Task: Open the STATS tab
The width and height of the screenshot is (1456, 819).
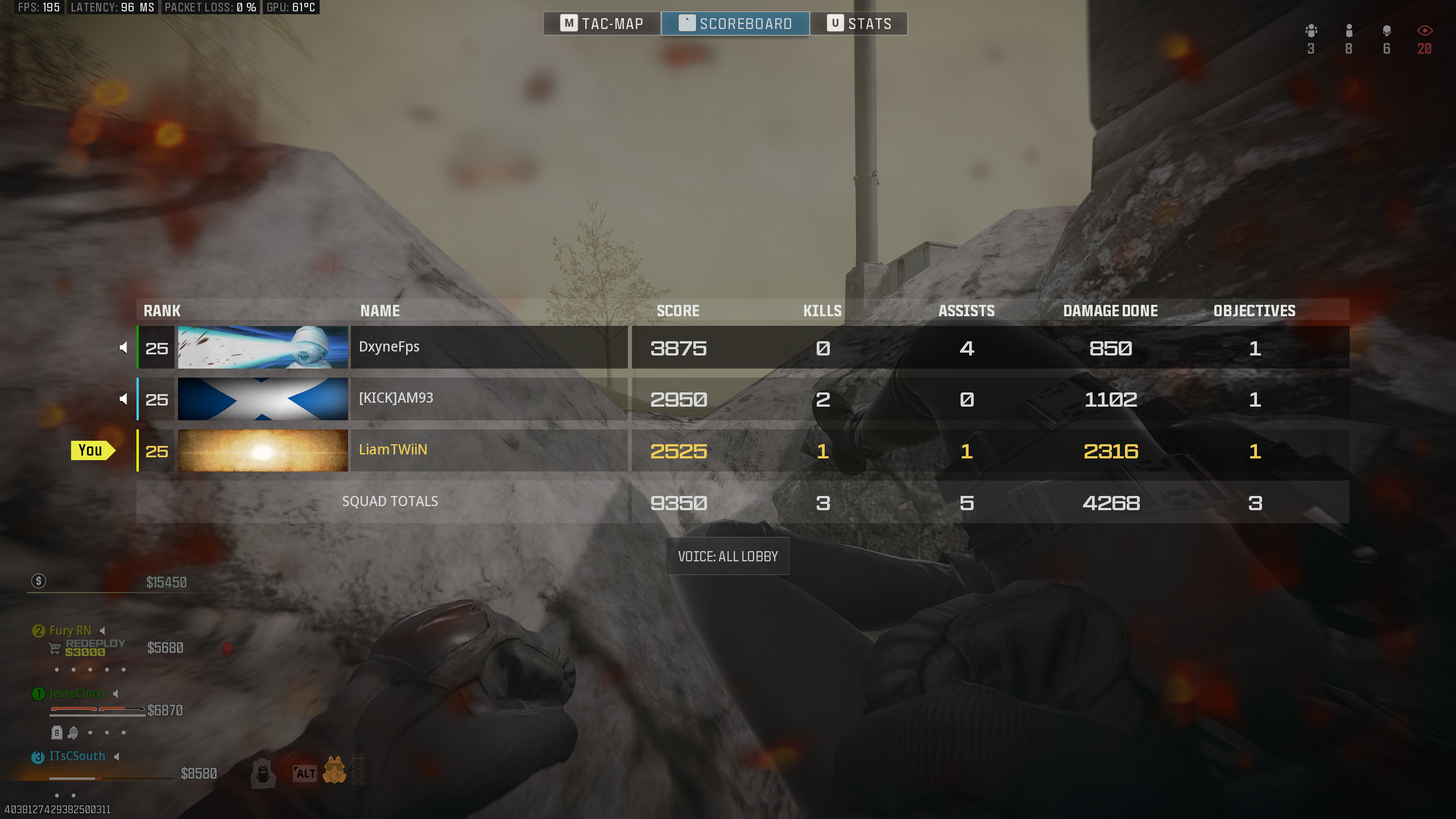Action: coord(859,23)
